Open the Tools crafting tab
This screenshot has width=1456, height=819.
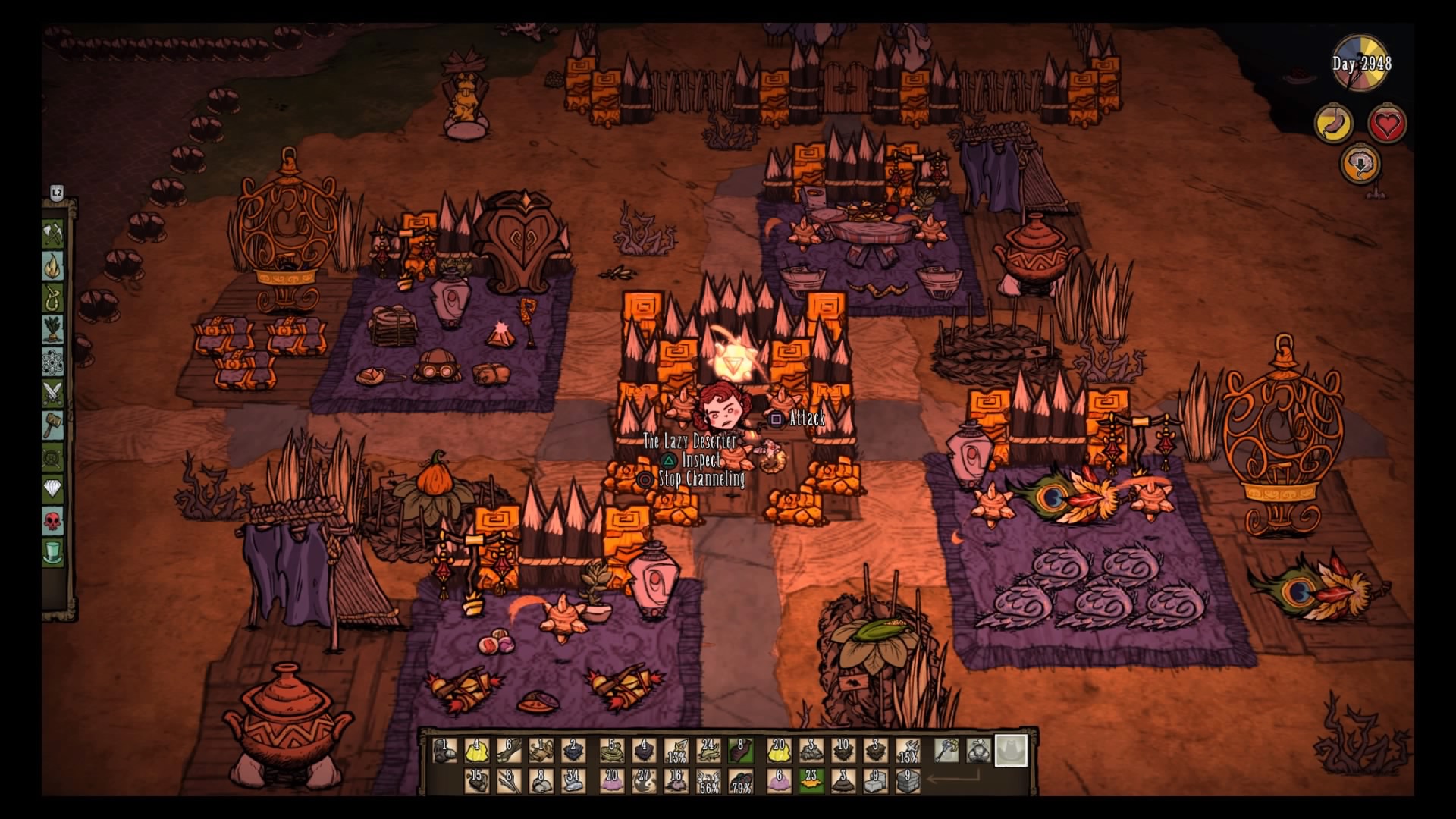53,234
